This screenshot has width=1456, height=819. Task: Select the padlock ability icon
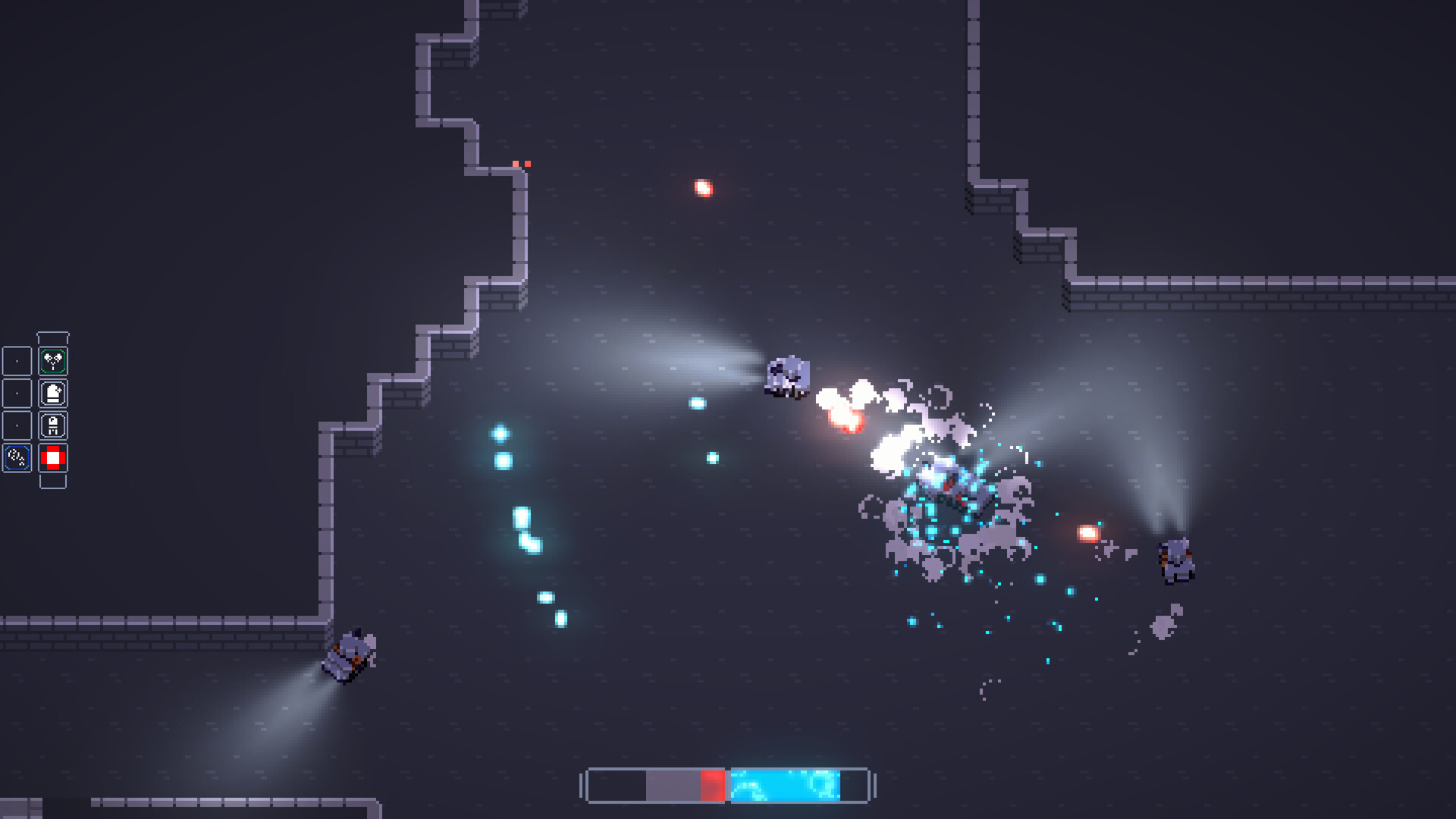52,425
